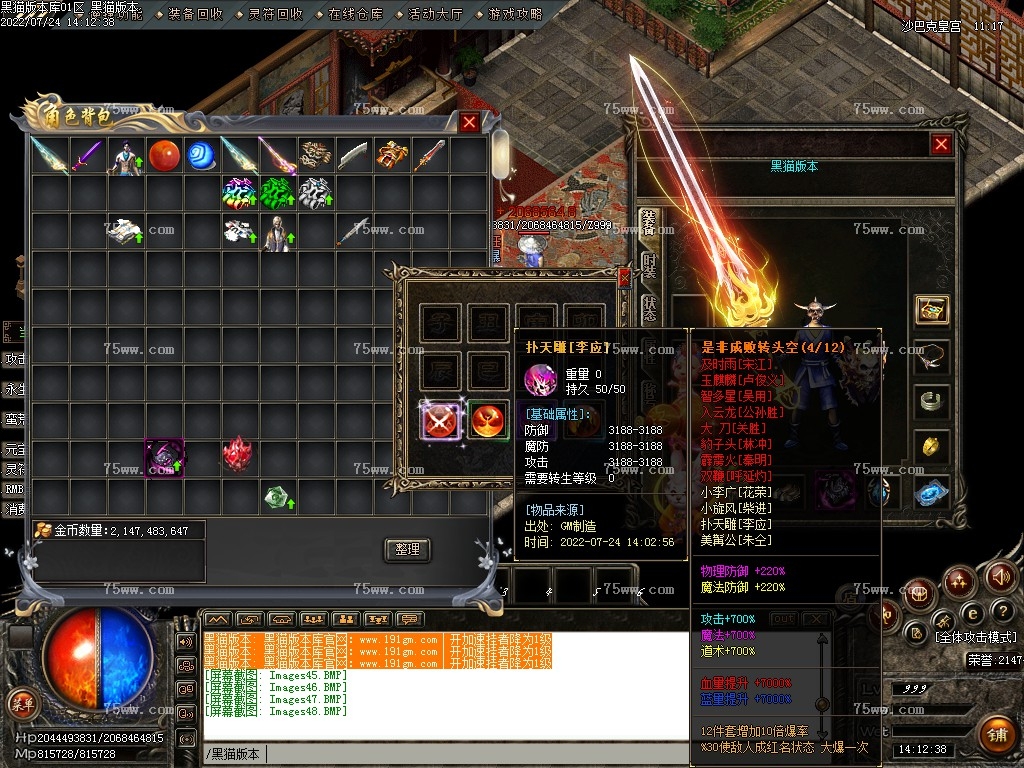Select the green gem item in bag
The width and height of the screenshot is (1024, 768).
coord(277,496)
